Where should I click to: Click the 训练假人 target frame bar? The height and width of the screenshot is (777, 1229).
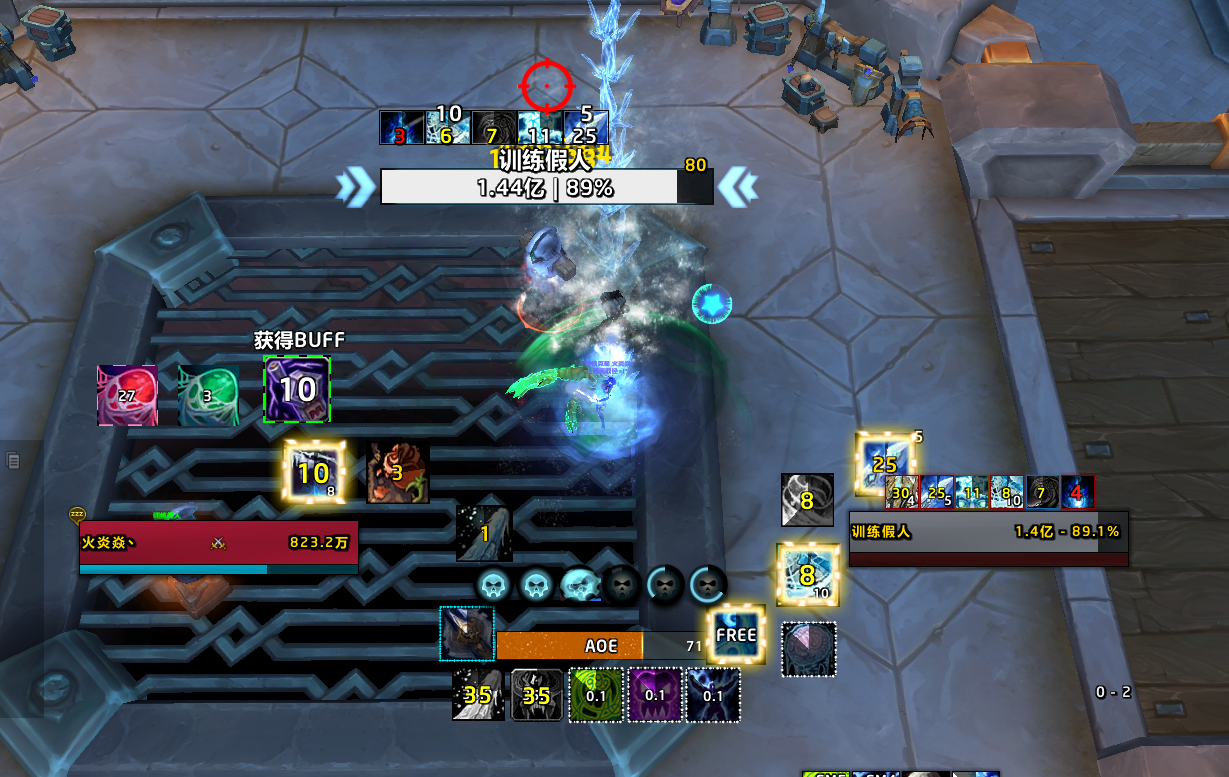point(987,533)
